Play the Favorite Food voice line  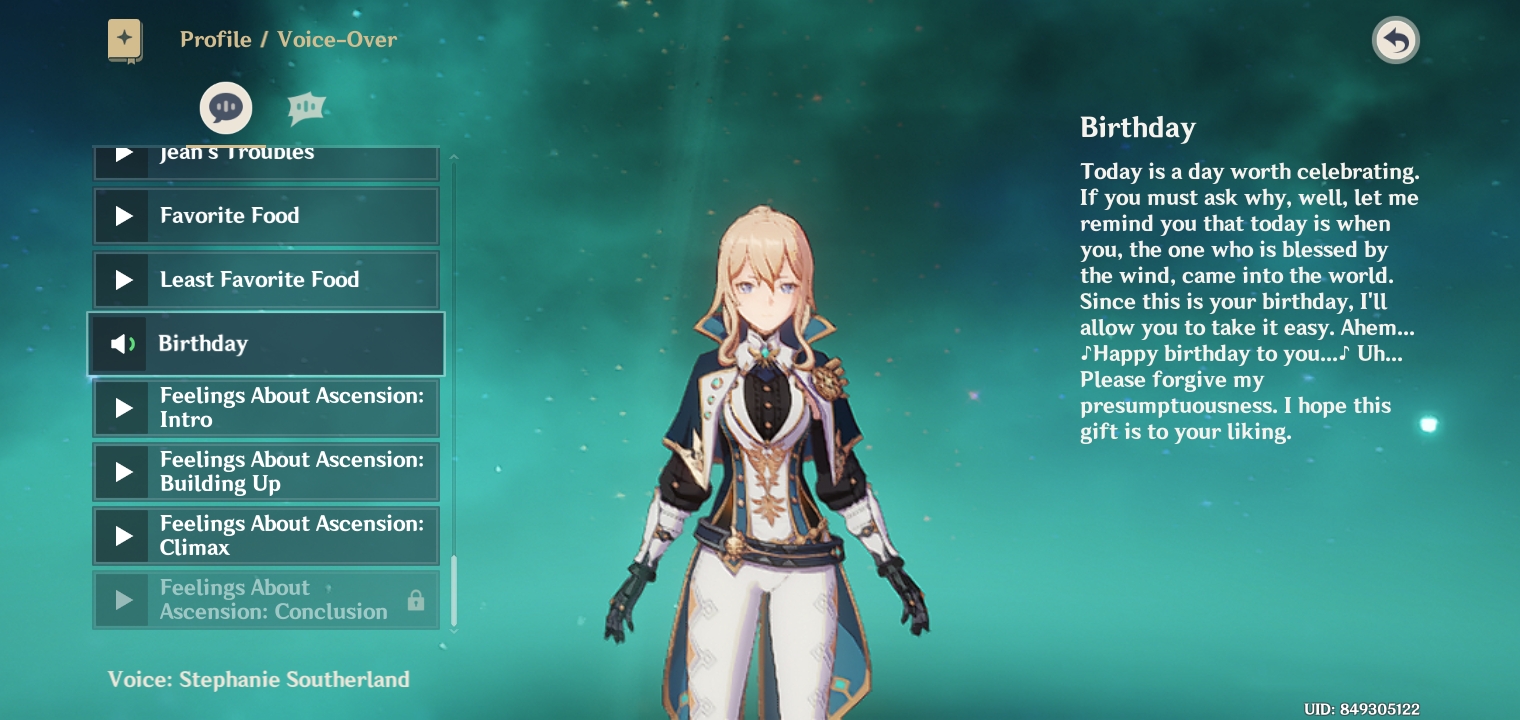[x=265, y=216]
